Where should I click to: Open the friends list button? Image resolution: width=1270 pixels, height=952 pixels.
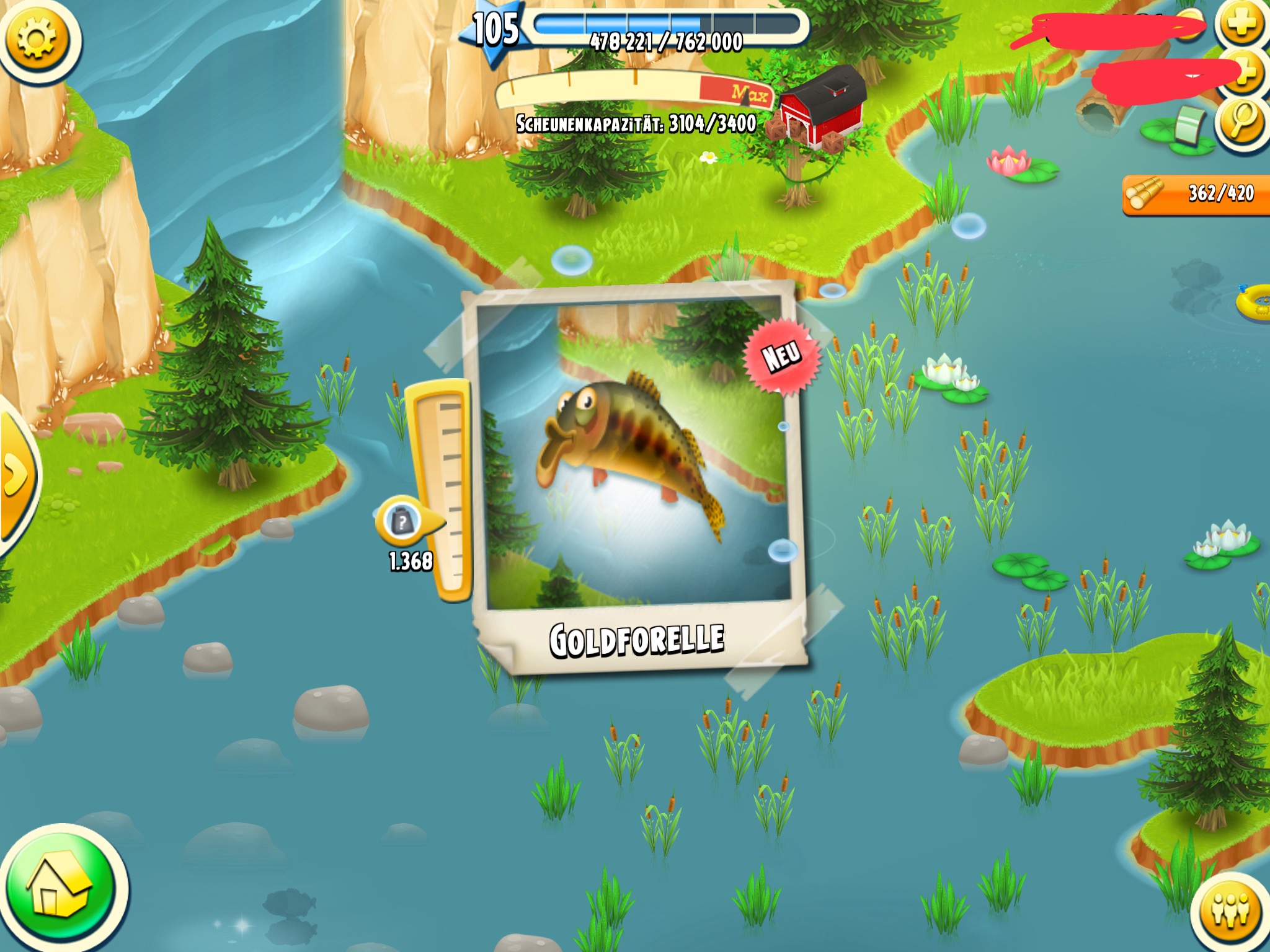point(1230,910)
